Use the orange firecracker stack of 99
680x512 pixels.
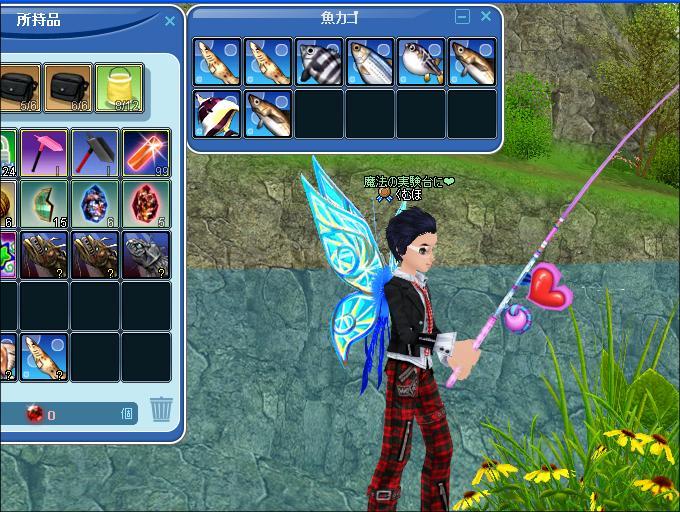tap(146, 153)
